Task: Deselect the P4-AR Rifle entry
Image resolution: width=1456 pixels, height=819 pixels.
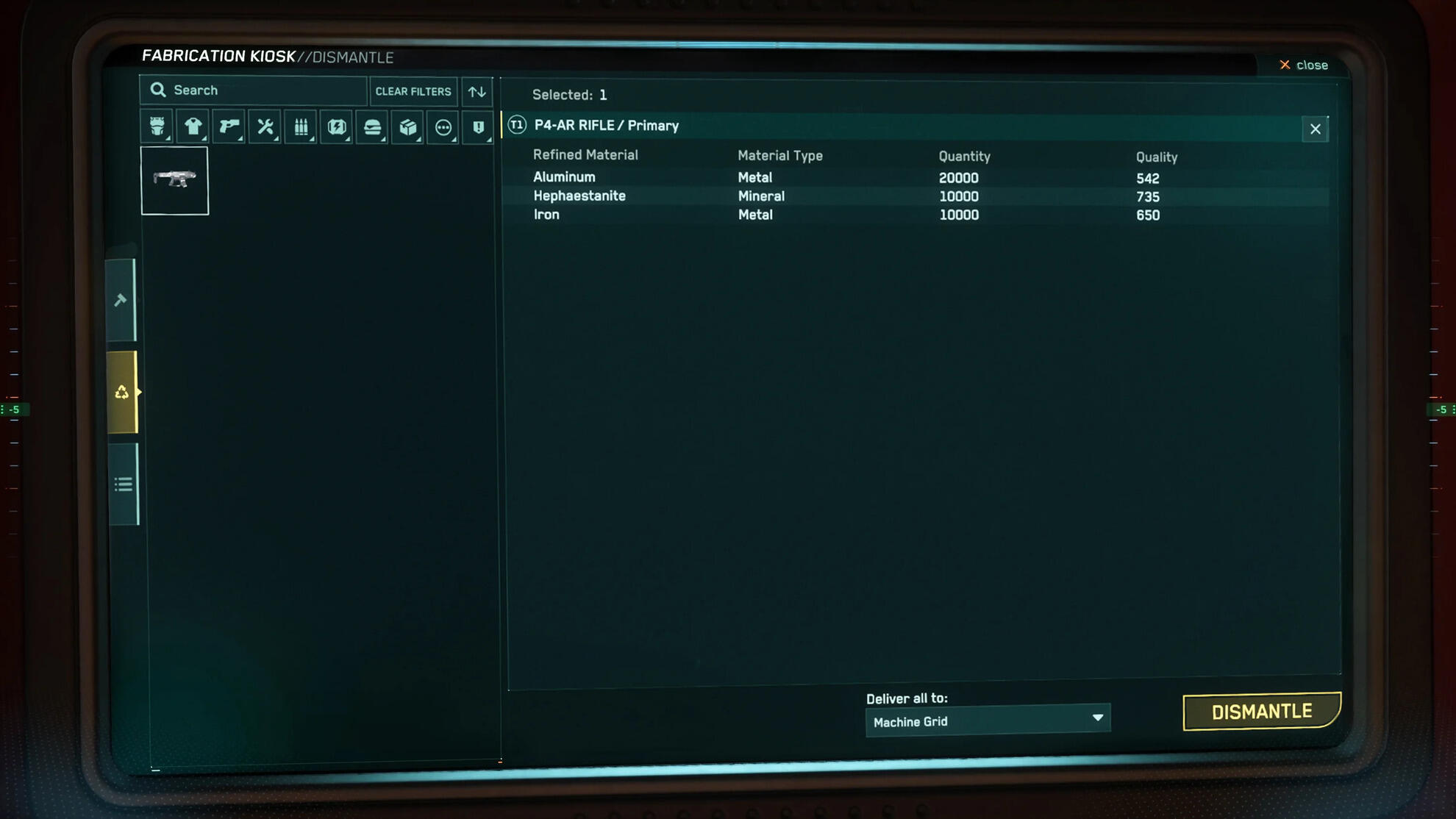Action: click(1316, 129)
